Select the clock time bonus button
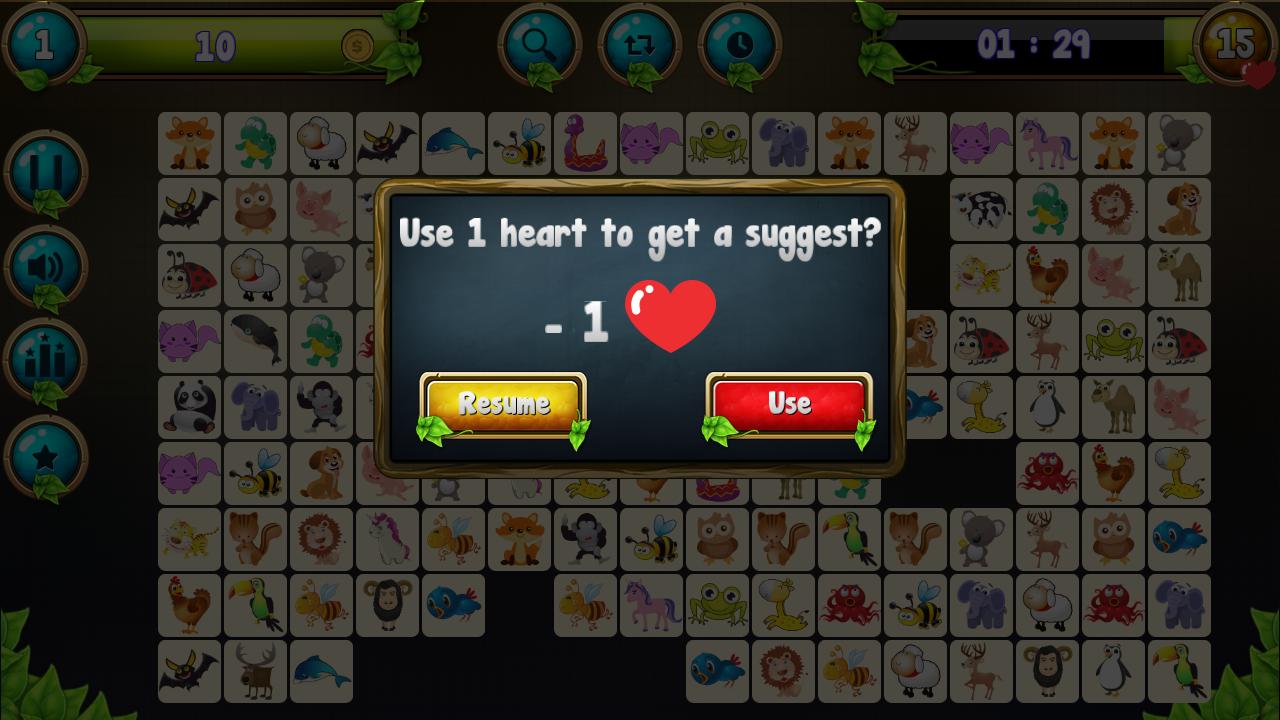The width and height of the screenshot is (1280, 720). click(x=739, y=44)
